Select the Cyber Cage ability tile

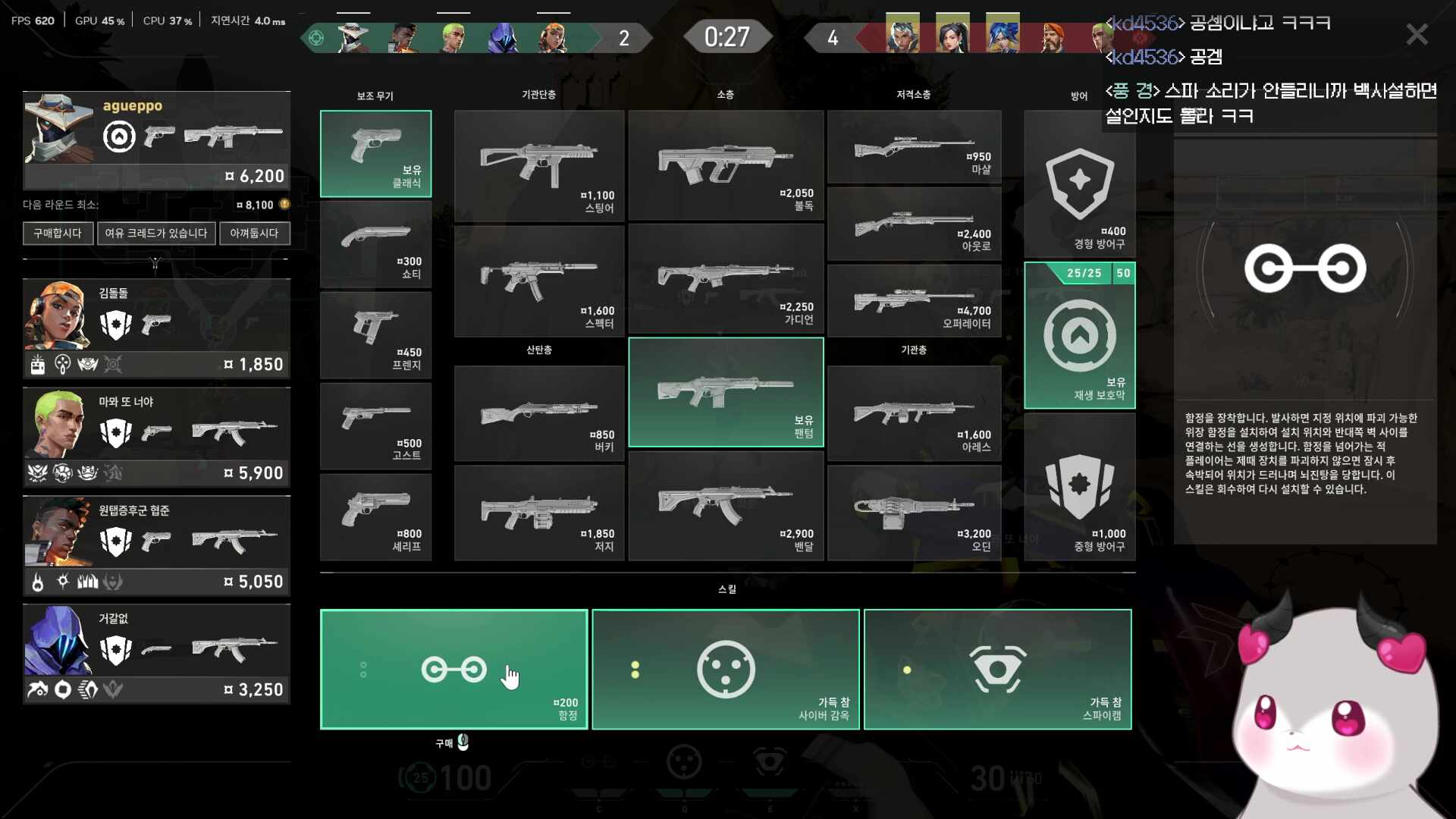(x=725, y=669)
